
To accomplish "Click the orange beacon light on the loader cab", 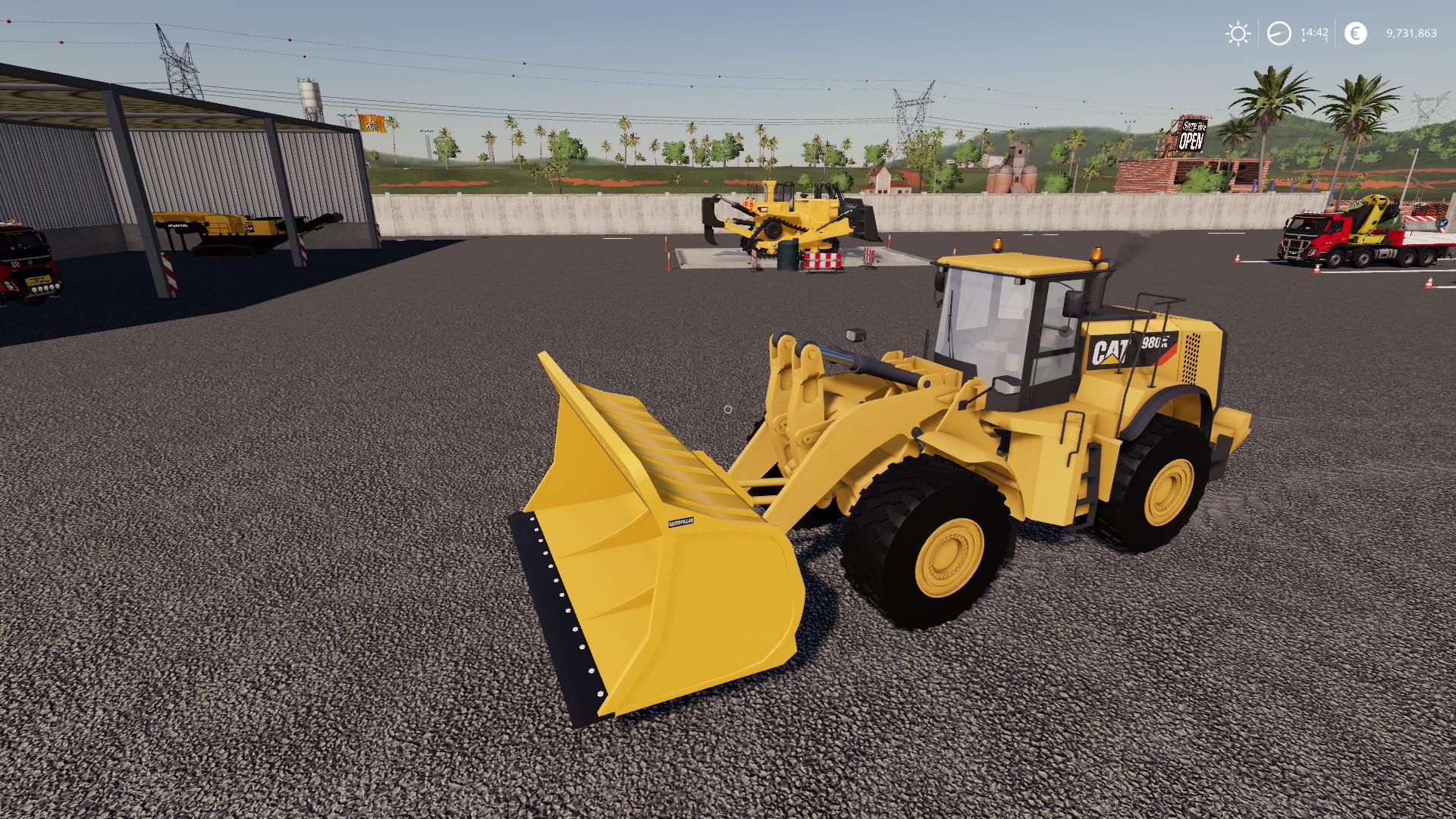I will point(998,243).
